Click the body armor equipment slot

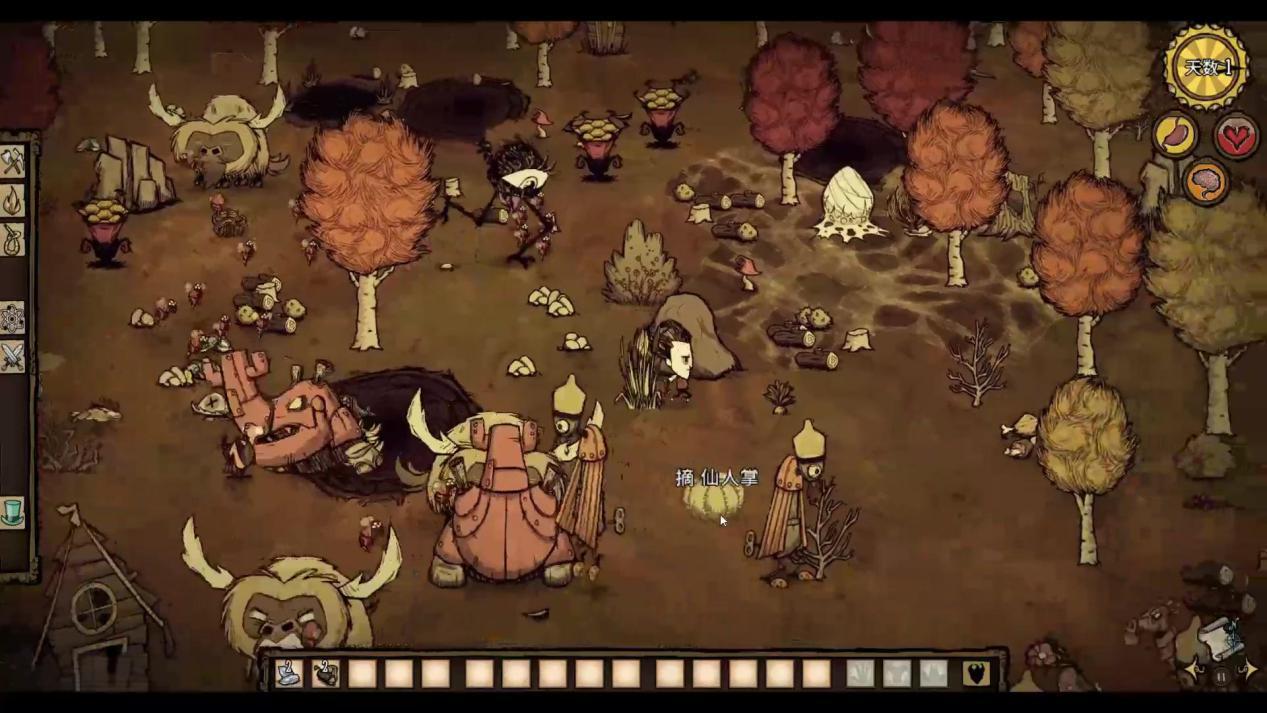point(897,674)
